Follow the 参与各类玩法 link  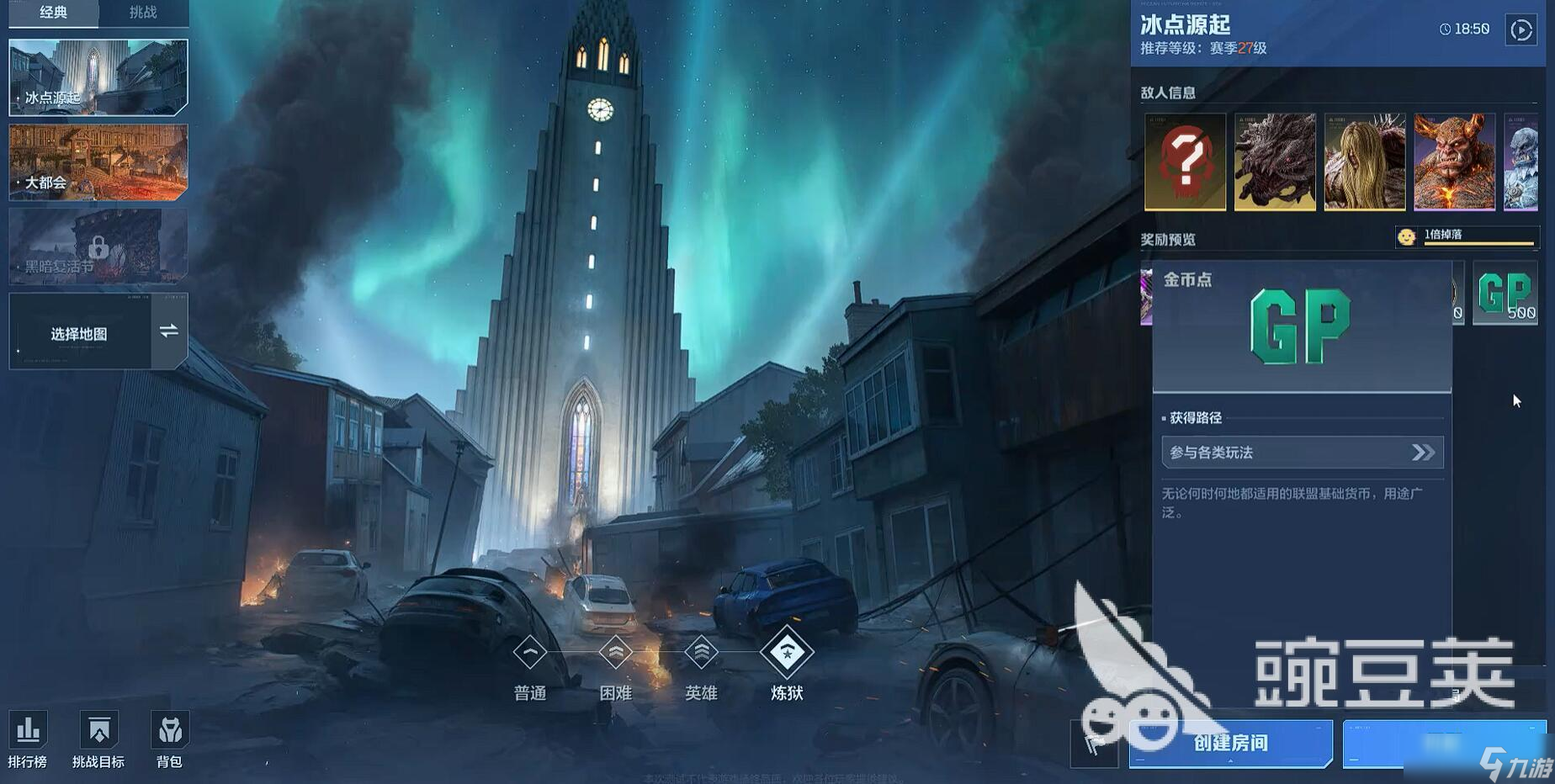[x=1302, y=453]
